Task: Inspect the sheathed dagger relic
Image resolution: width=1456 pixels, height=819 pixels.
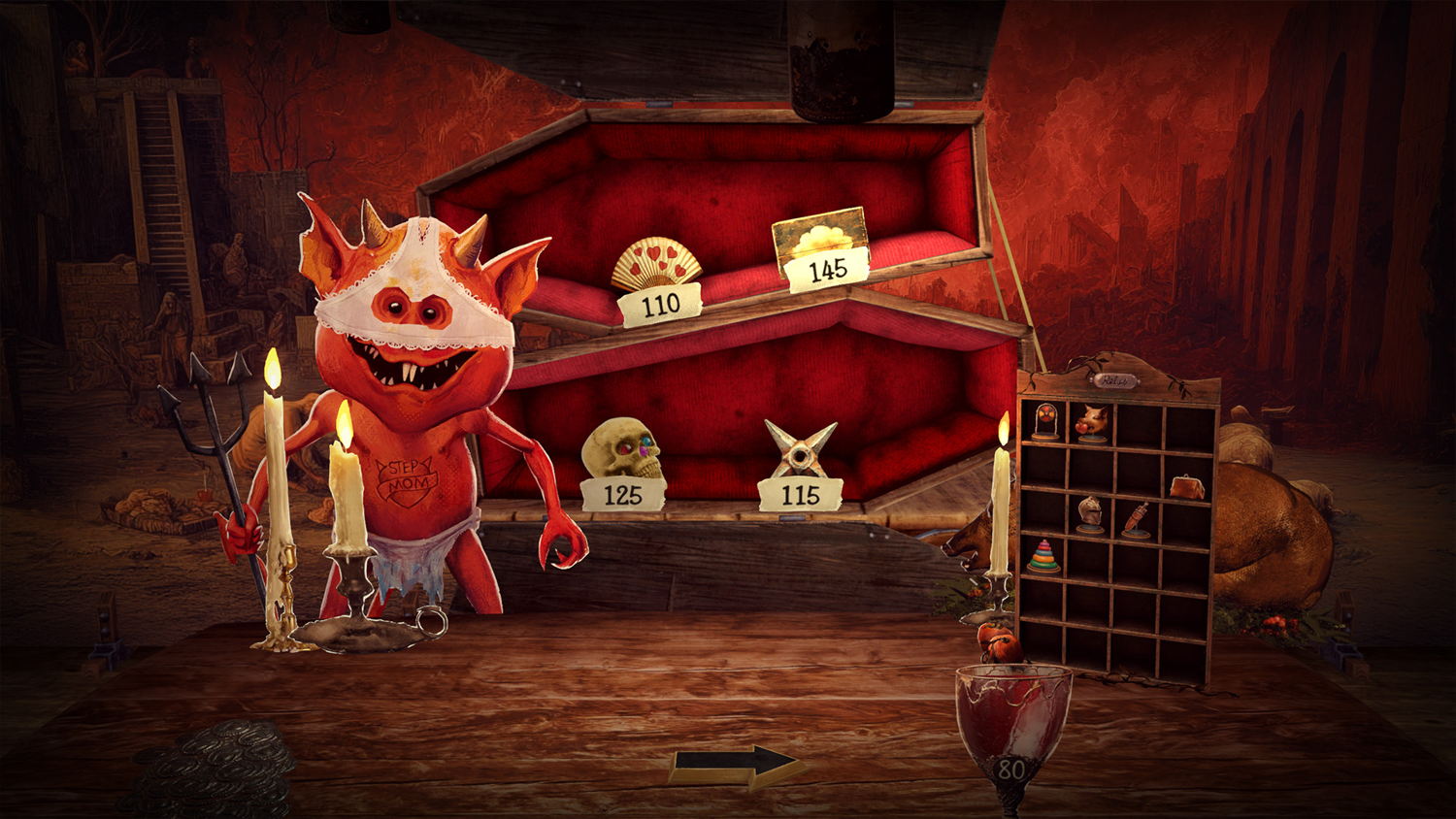Action: 1138,519
